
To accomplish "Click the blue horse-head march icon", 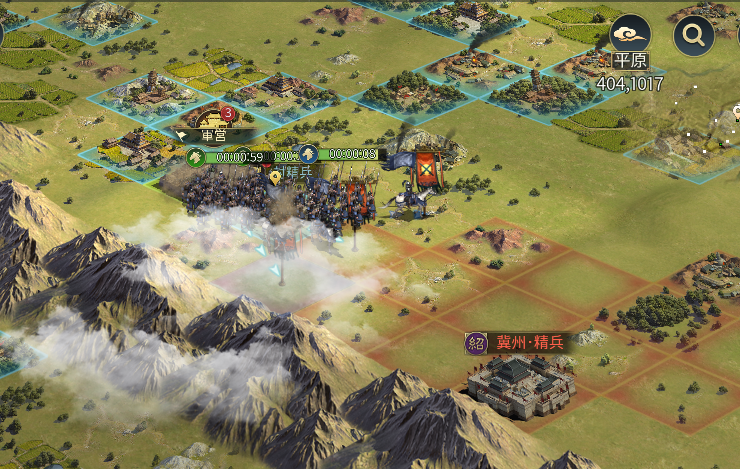I will tap(308, 154).
